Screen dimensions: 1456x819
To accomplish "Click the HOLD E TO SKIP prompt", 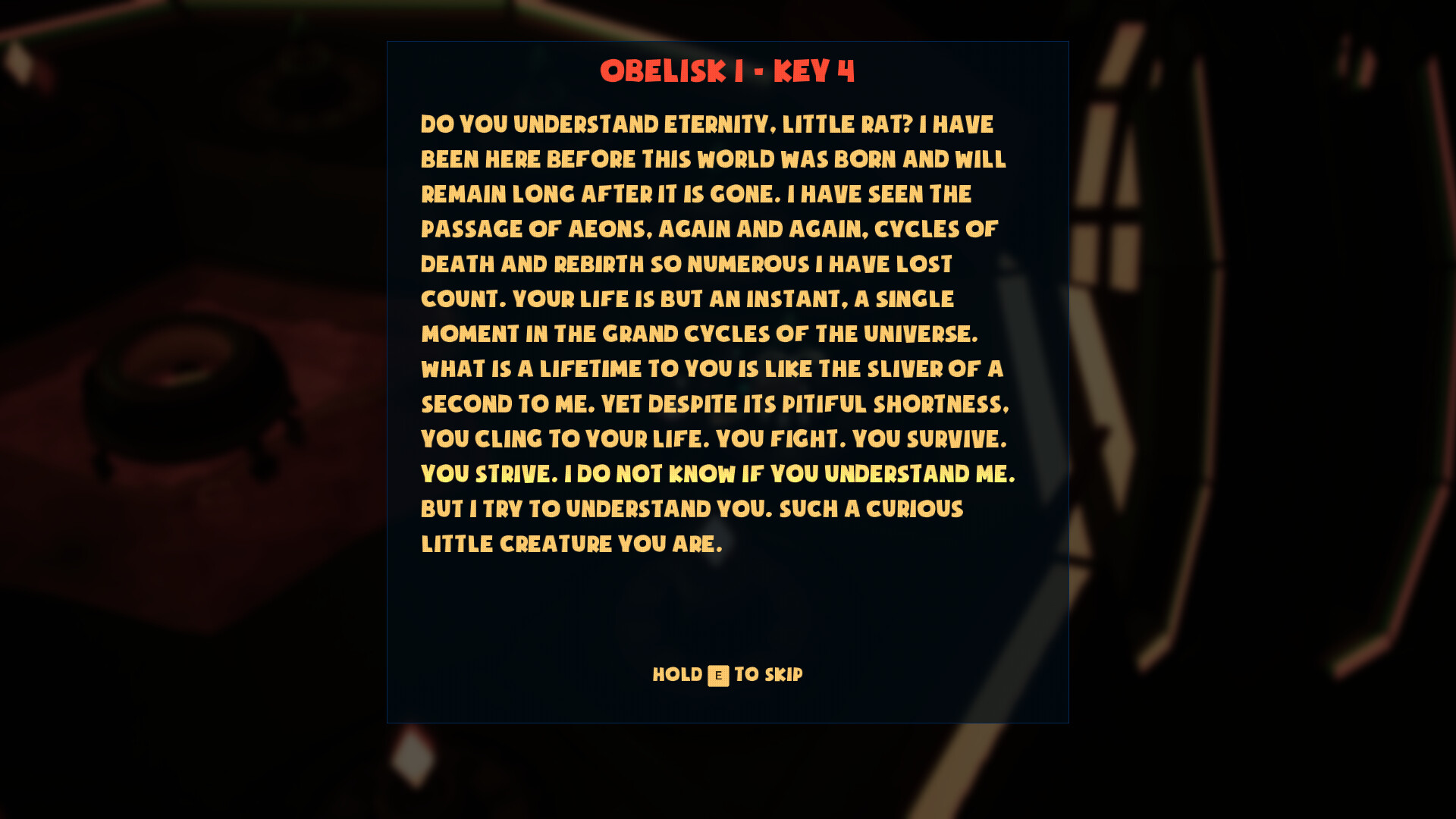I will (727, 674).
